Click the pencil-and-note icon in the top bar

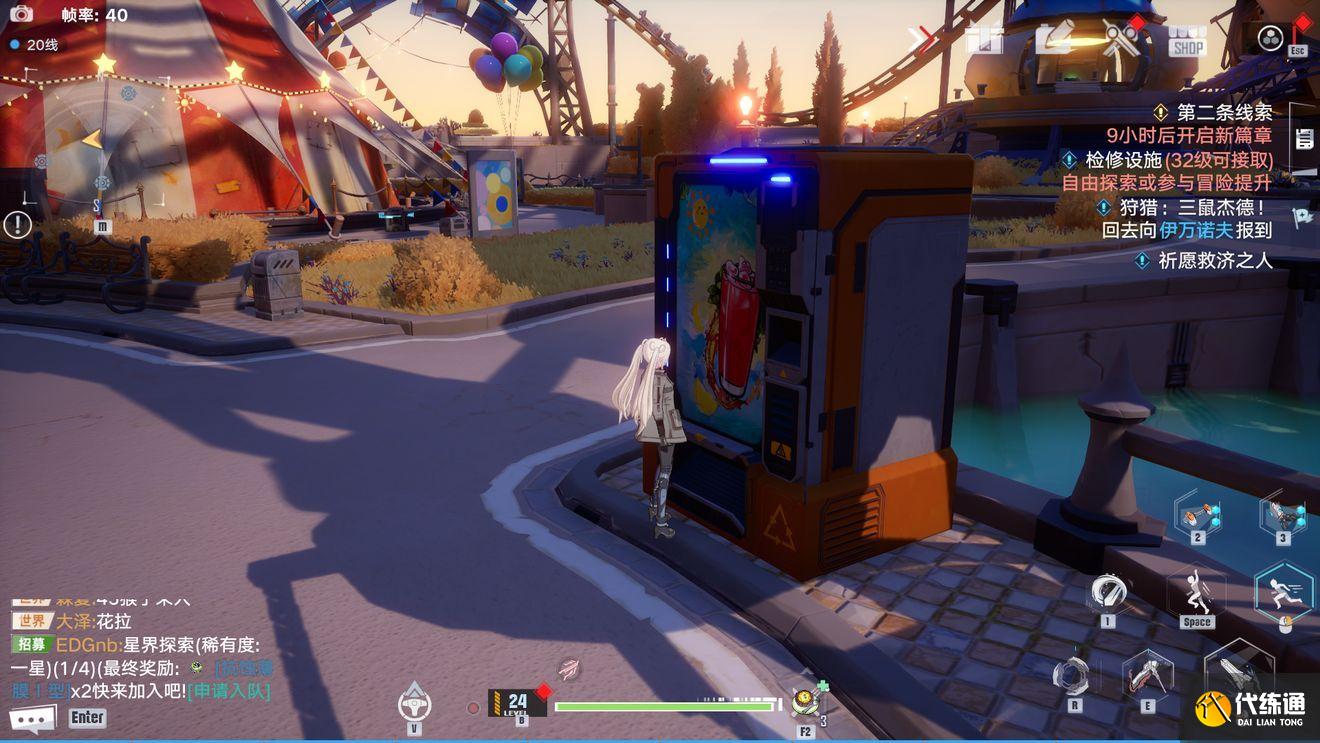[1054, 39]
